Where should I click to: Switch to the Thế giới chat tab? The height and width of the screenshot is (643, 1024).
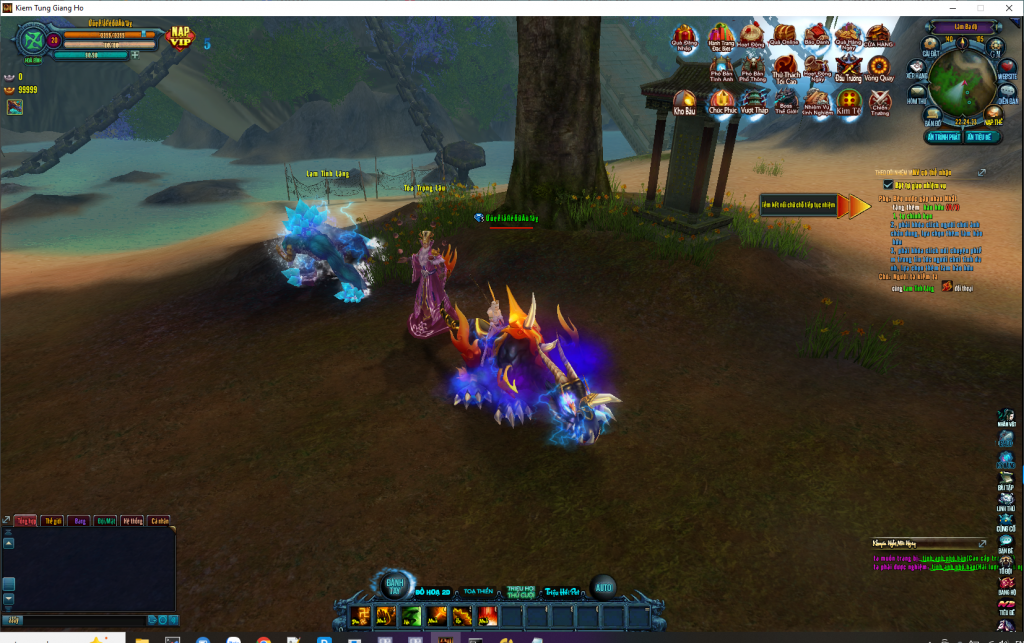(x=50, y=521)
